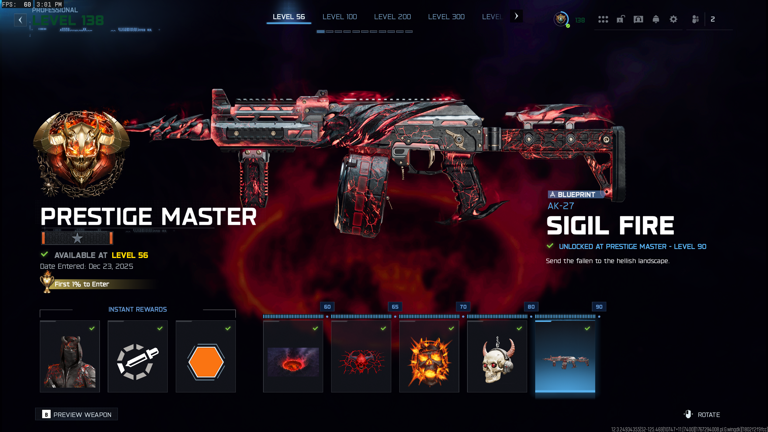Switch to the Level 56 tab
This screenshot has height=432, width=768.
click(288, 17)
